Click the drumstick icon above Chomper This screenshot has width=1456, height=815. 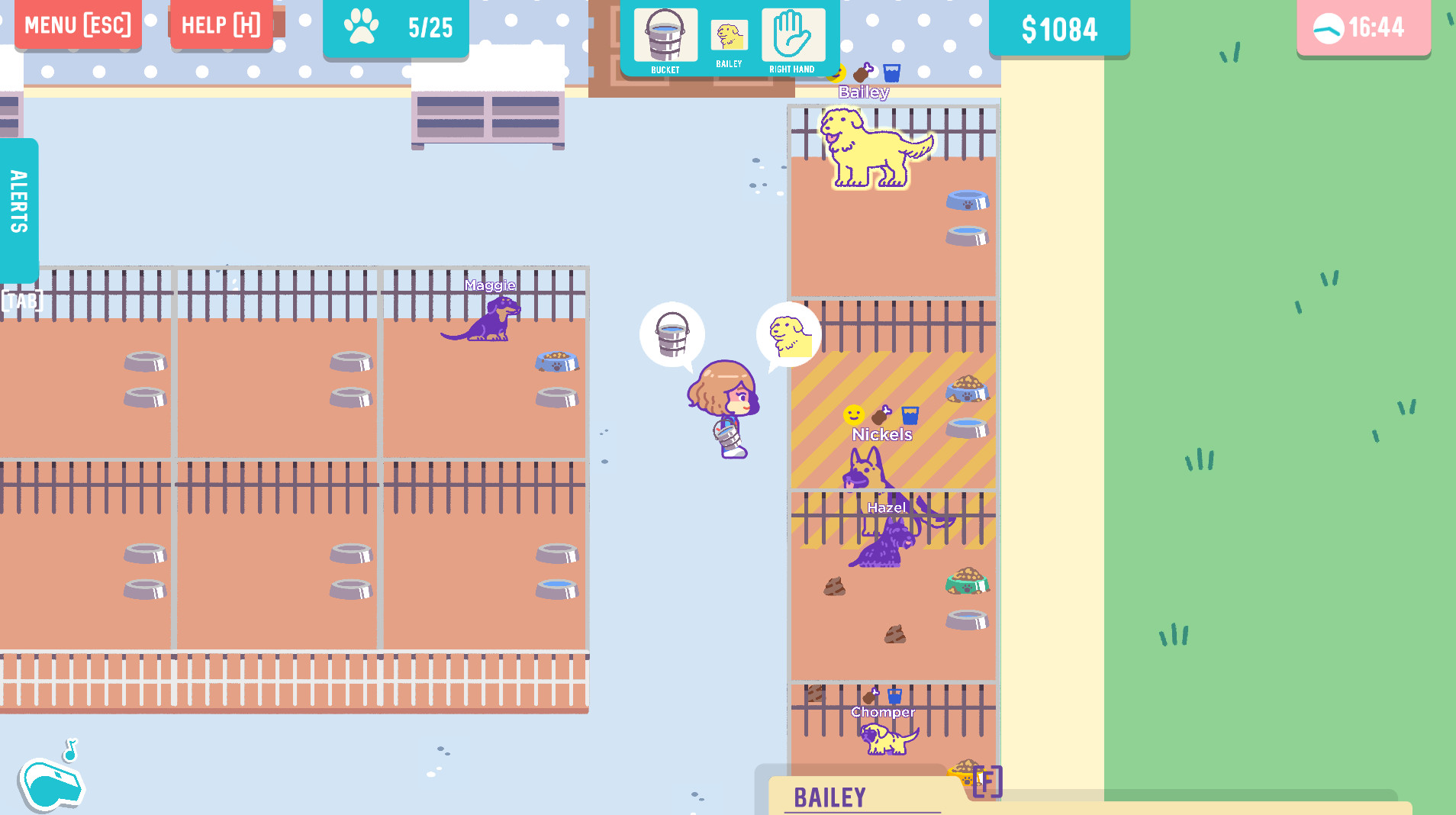[870, 697]
